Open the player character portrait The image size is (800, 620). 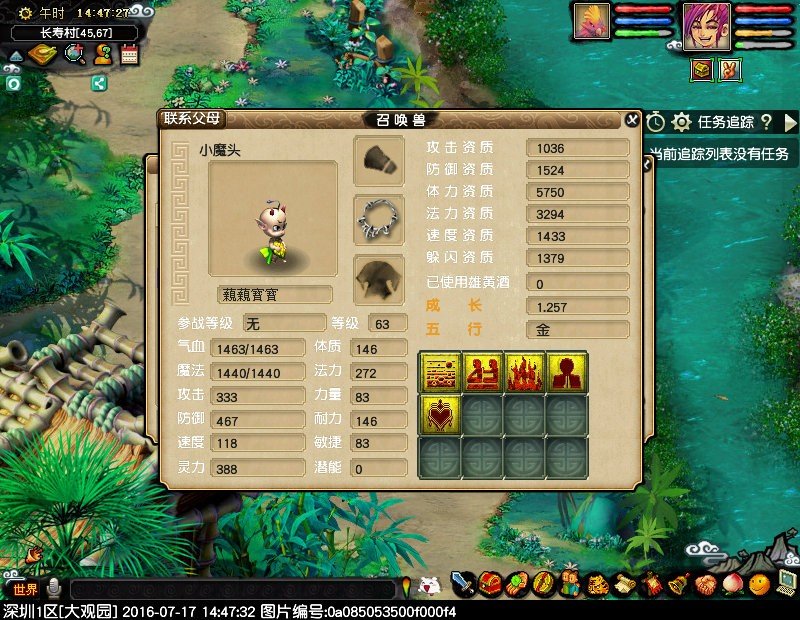coord(706,25)
